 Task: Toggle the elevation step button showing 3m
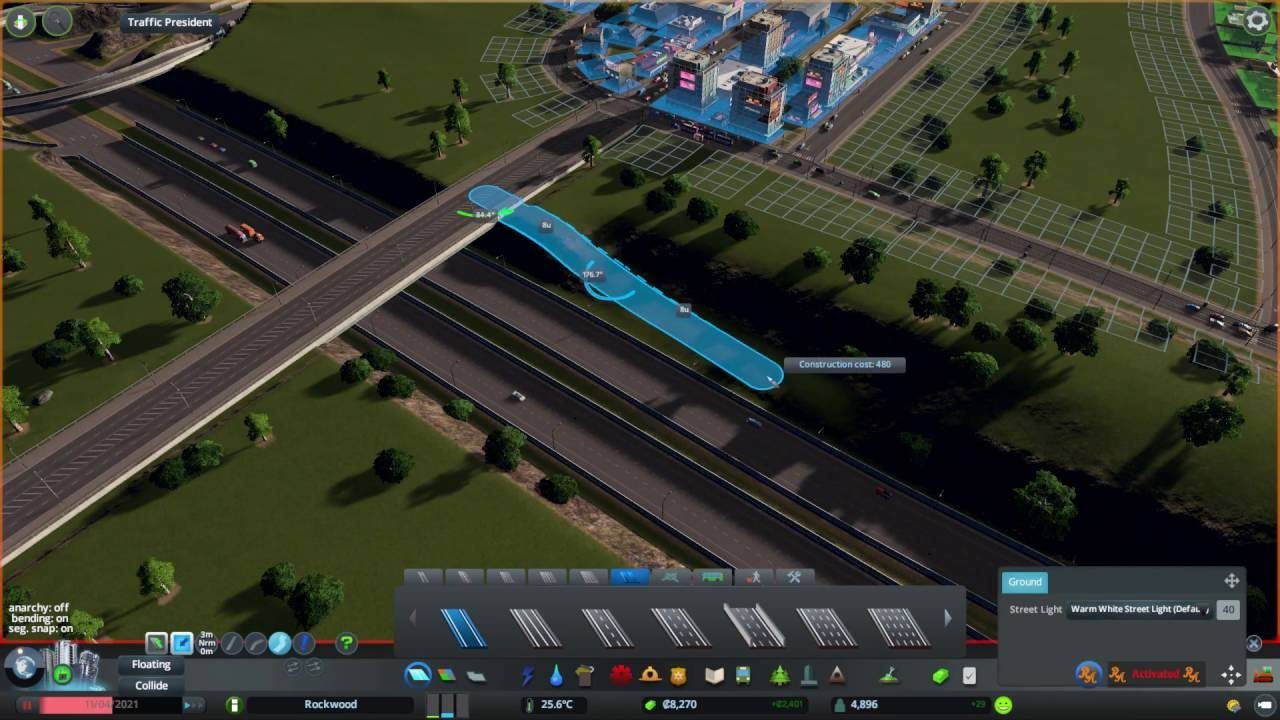(206, 642)
